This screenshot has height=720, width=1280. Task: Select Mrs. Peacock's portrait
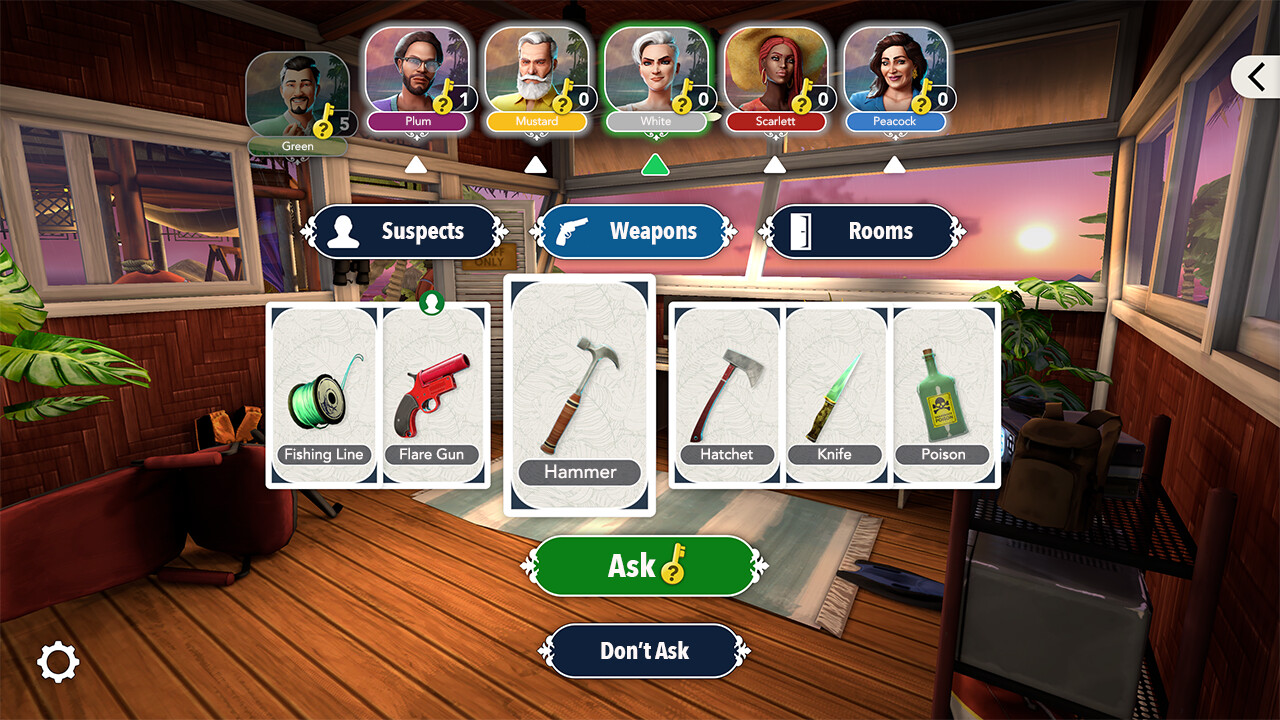coord(895,70)
